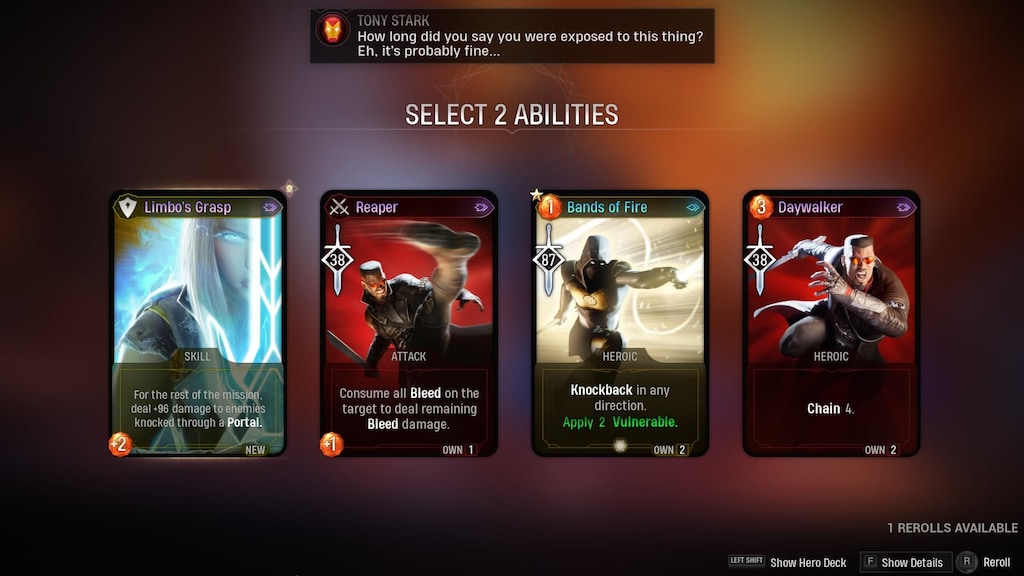
Task: Reroll the offered abilities
Action: click(985, 563)
